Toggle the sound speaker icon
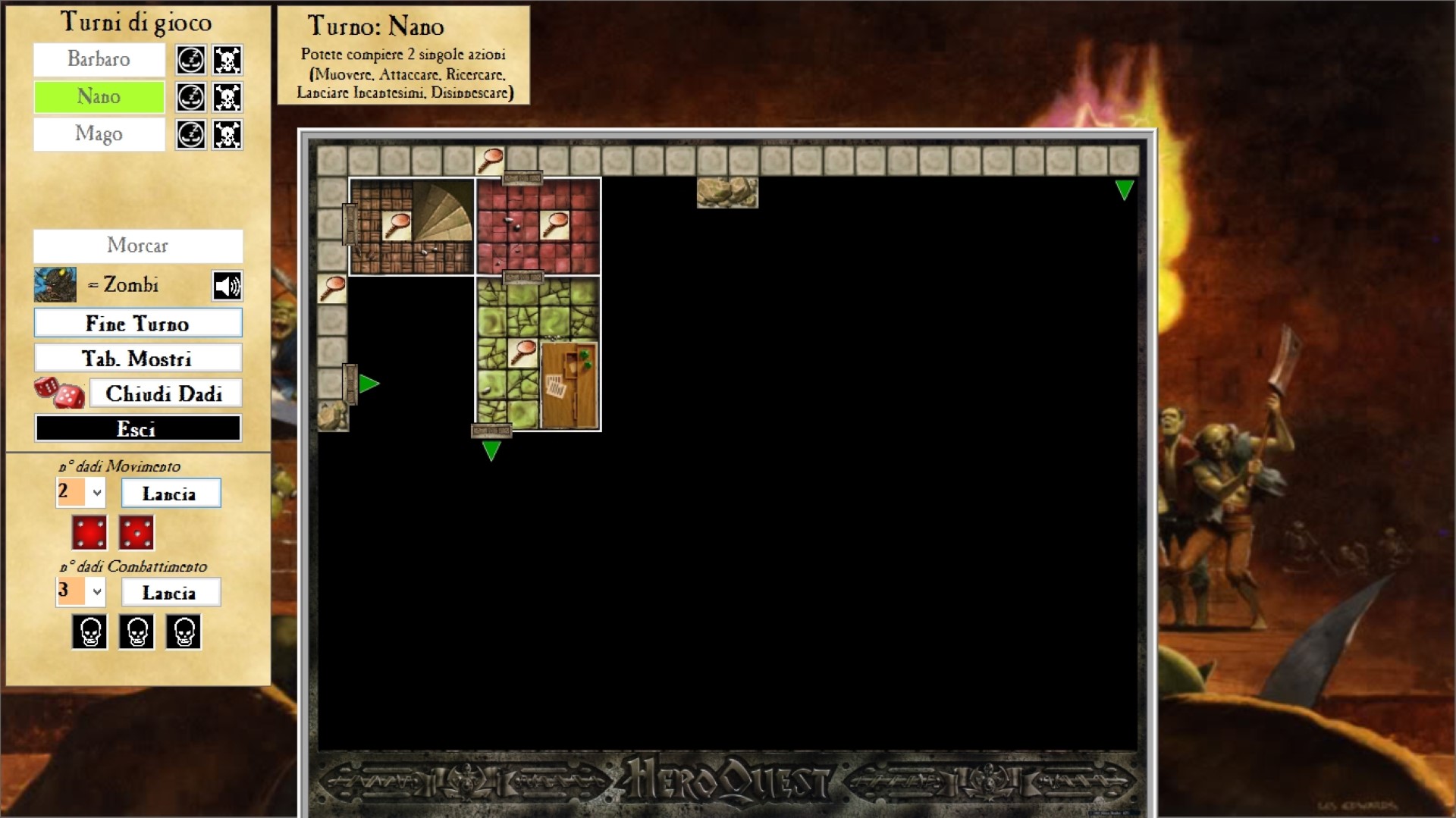The height and width of the screenshot is (818, 1456). tap(227, 286)
